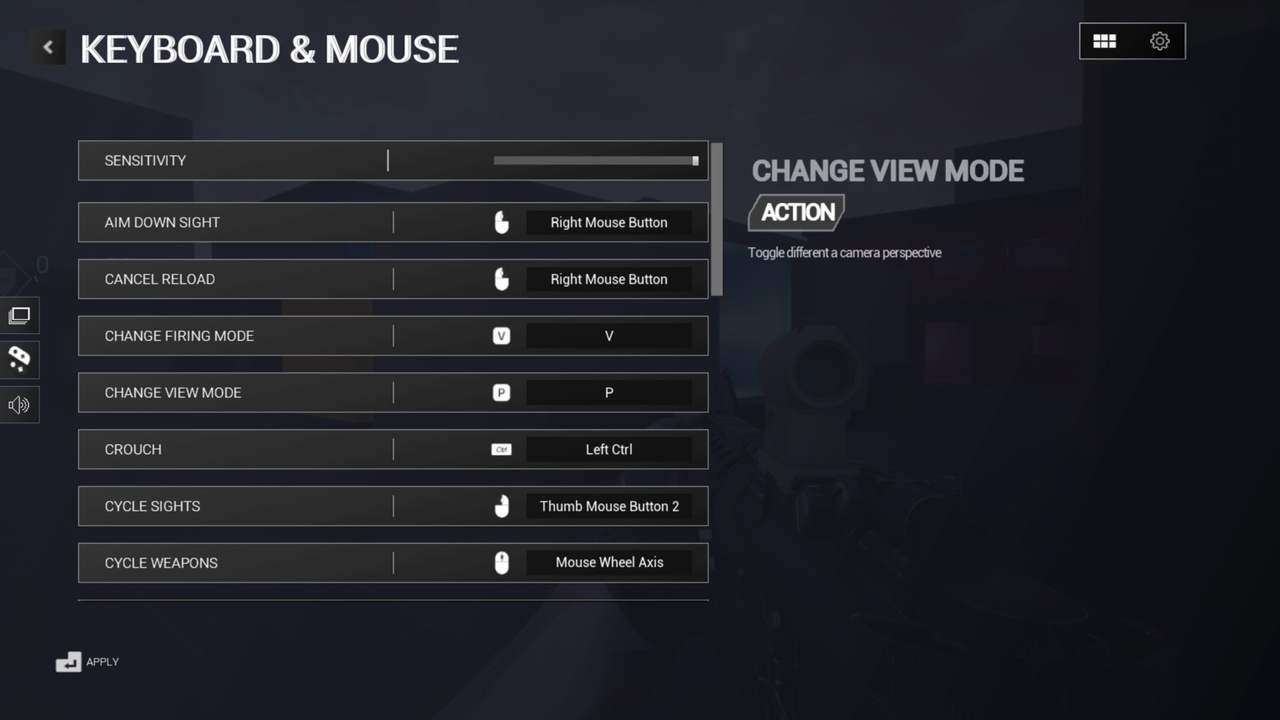Screen dimensions: 1280x720
Task: Click the grid view icon top right
Action: coord(1105,41)
